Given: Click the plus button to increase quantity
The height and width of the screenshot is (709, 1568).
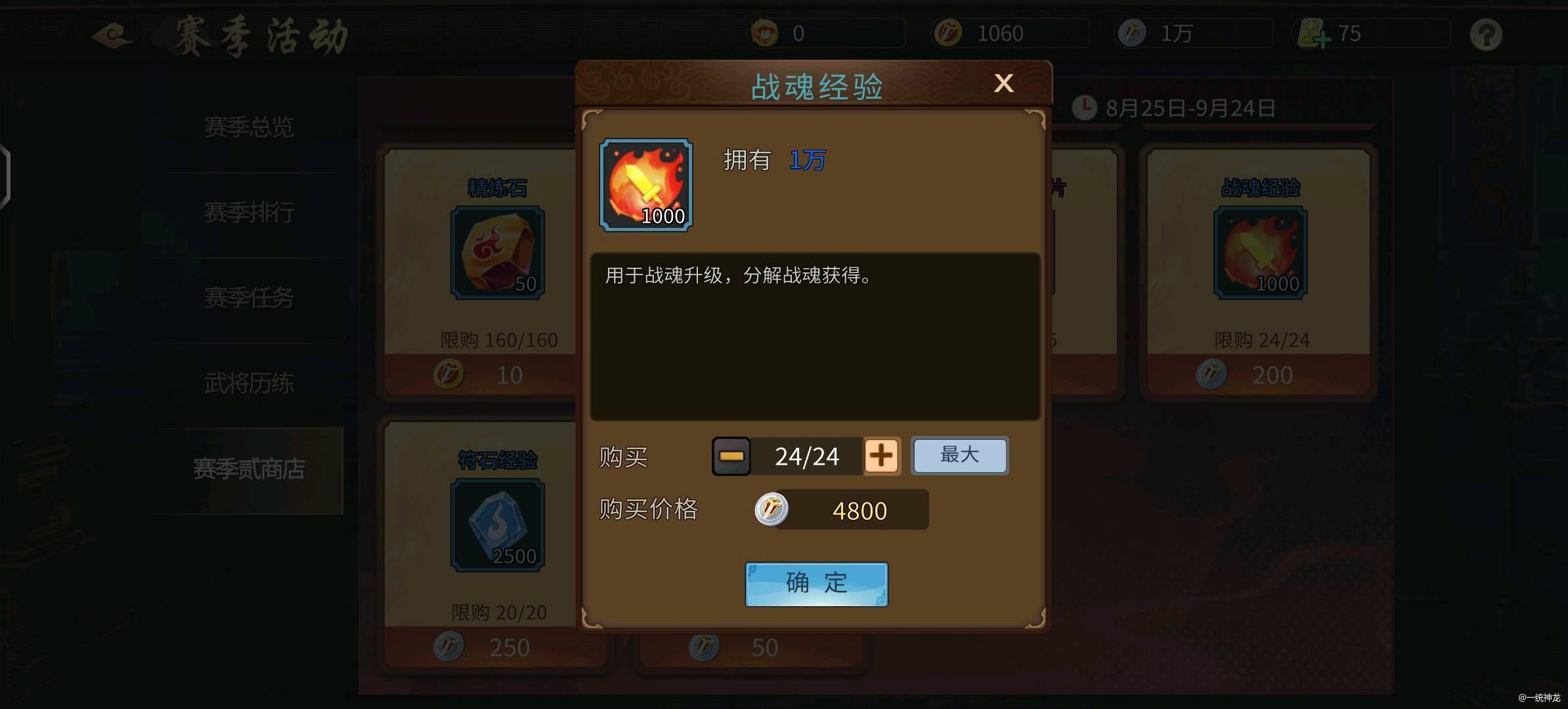Looking at the screenshot, I should coord(882,456).
